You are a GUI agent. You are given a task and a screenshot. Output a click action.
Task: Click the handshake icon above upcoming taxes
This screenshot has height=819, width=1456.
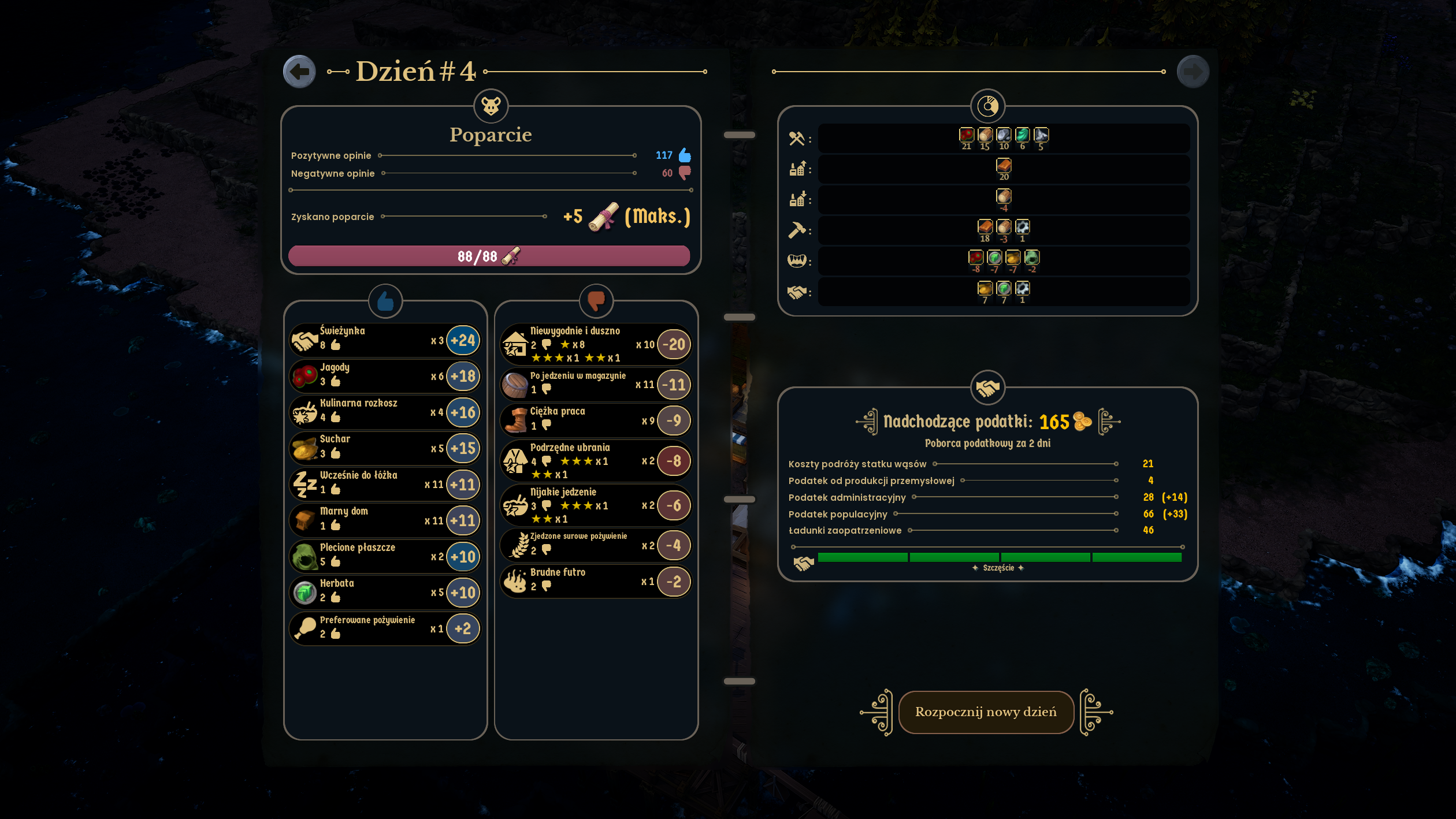(987, 388)
